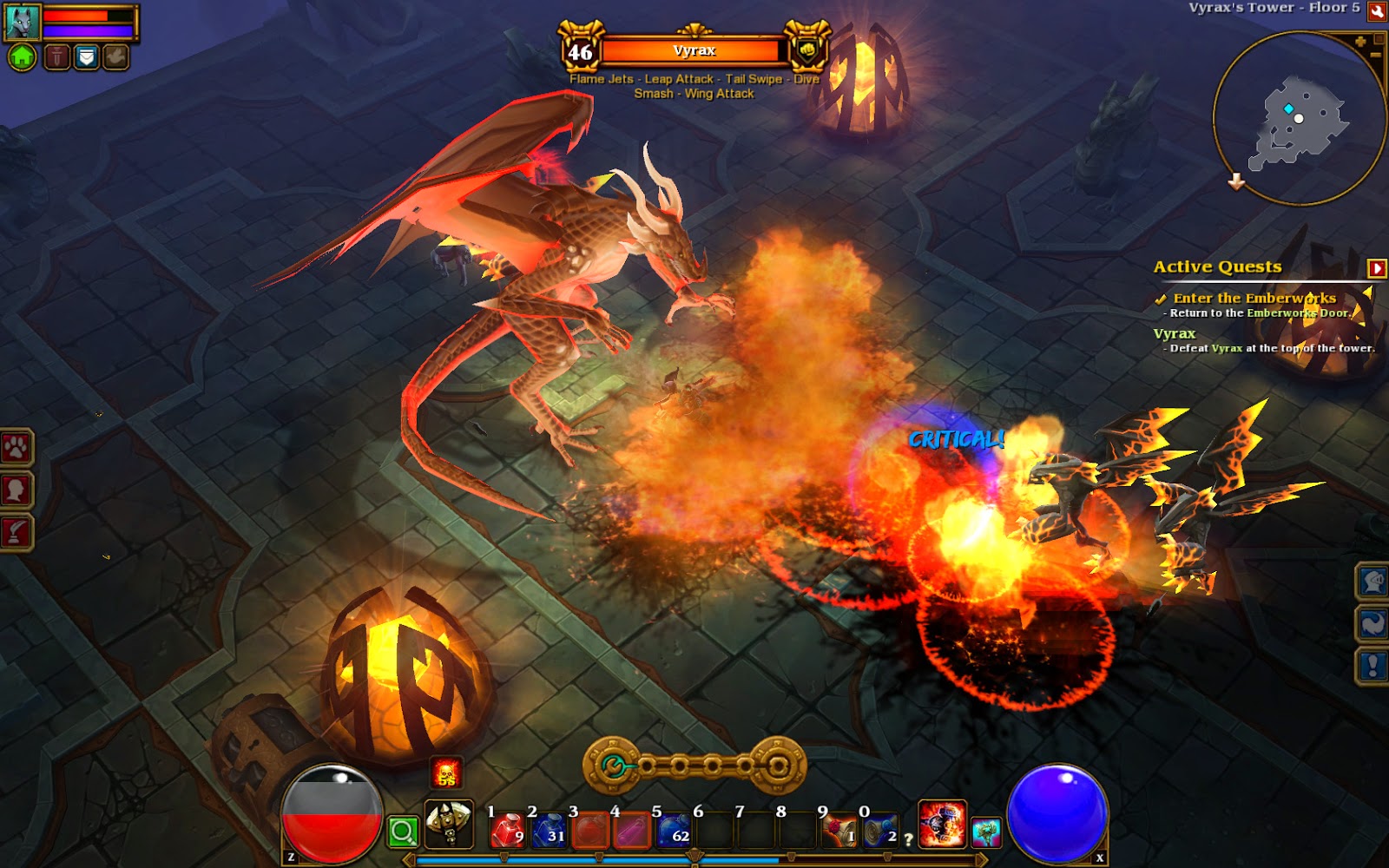Image resolution: width=1389 pixels, height=868 pixels.
Task: Expand Active Quests via the red arrow
Action: pyautogui.click(x=1376, y=267)
